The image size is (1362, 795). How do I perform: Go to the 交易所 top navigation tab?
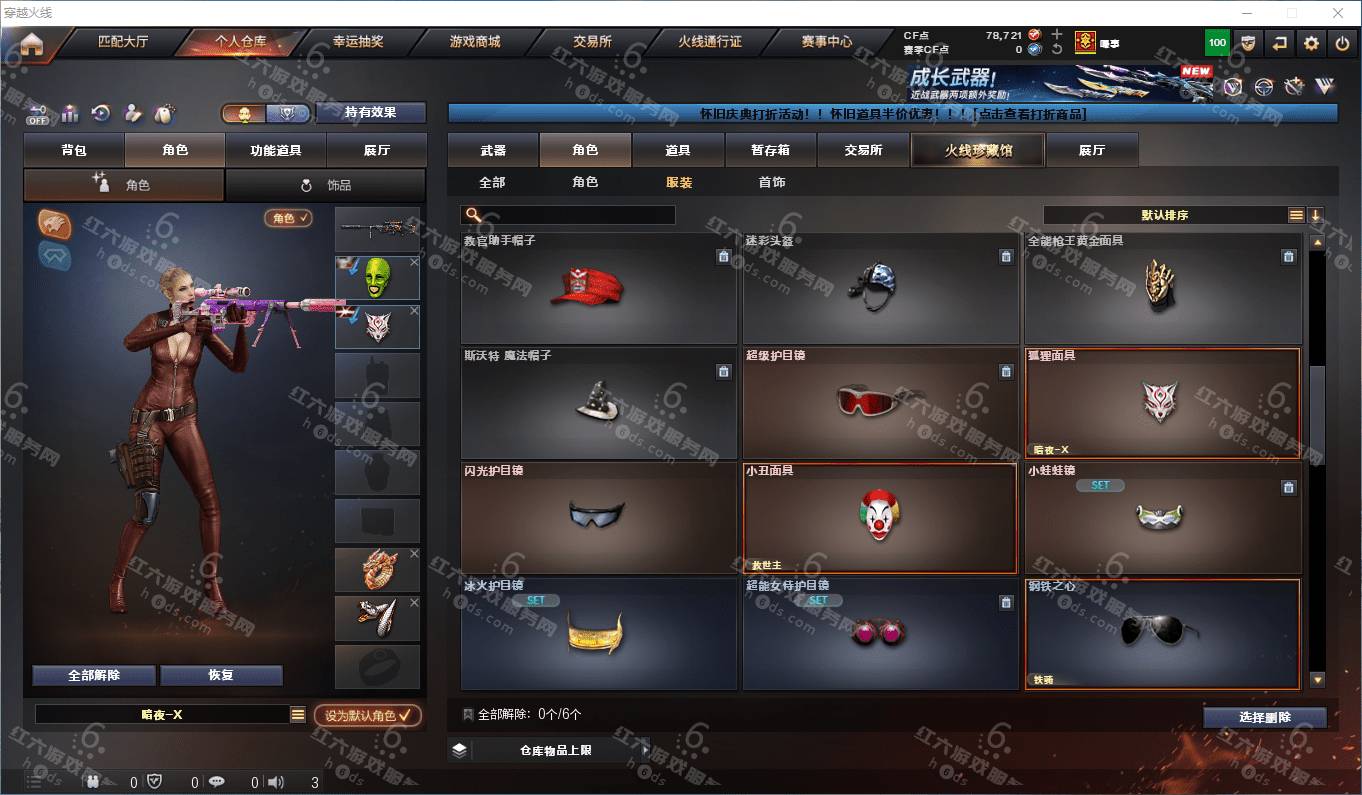(592, 42)
